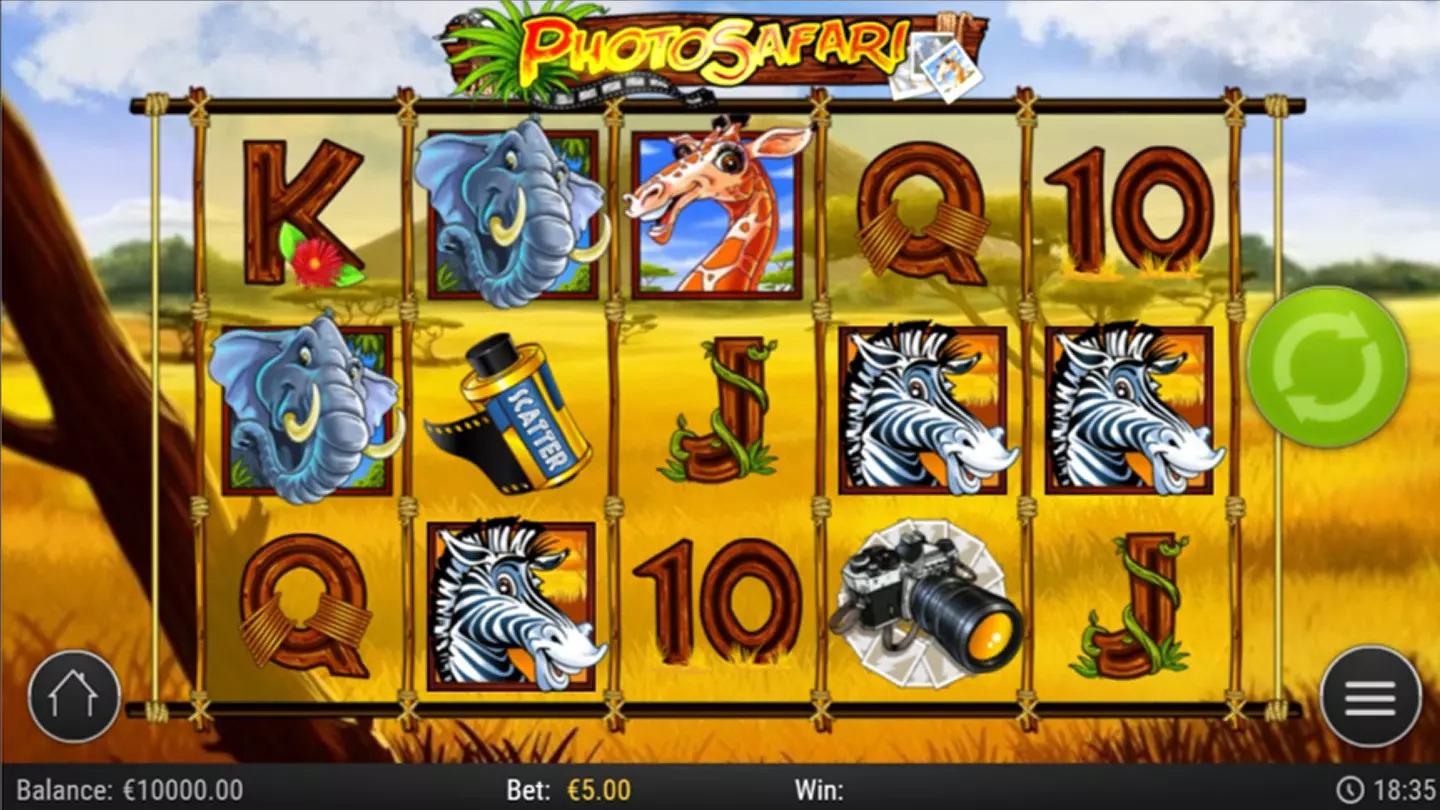The width and height of the screenshot is (1440, 810).
Task: Select the Home button
Action: tap(73, 693)
